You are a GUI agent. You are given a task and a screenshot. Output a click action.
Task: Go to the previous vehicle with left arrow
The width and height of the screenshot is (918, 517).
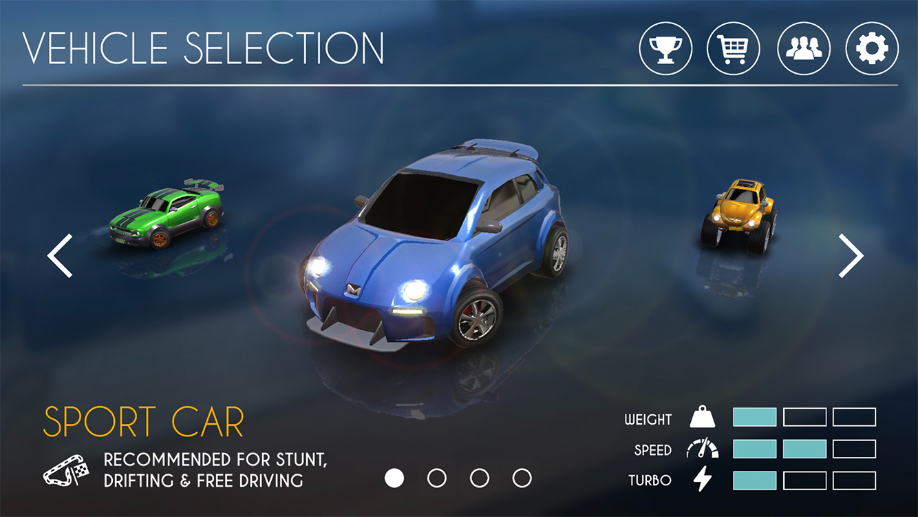(x=60, y=256)
